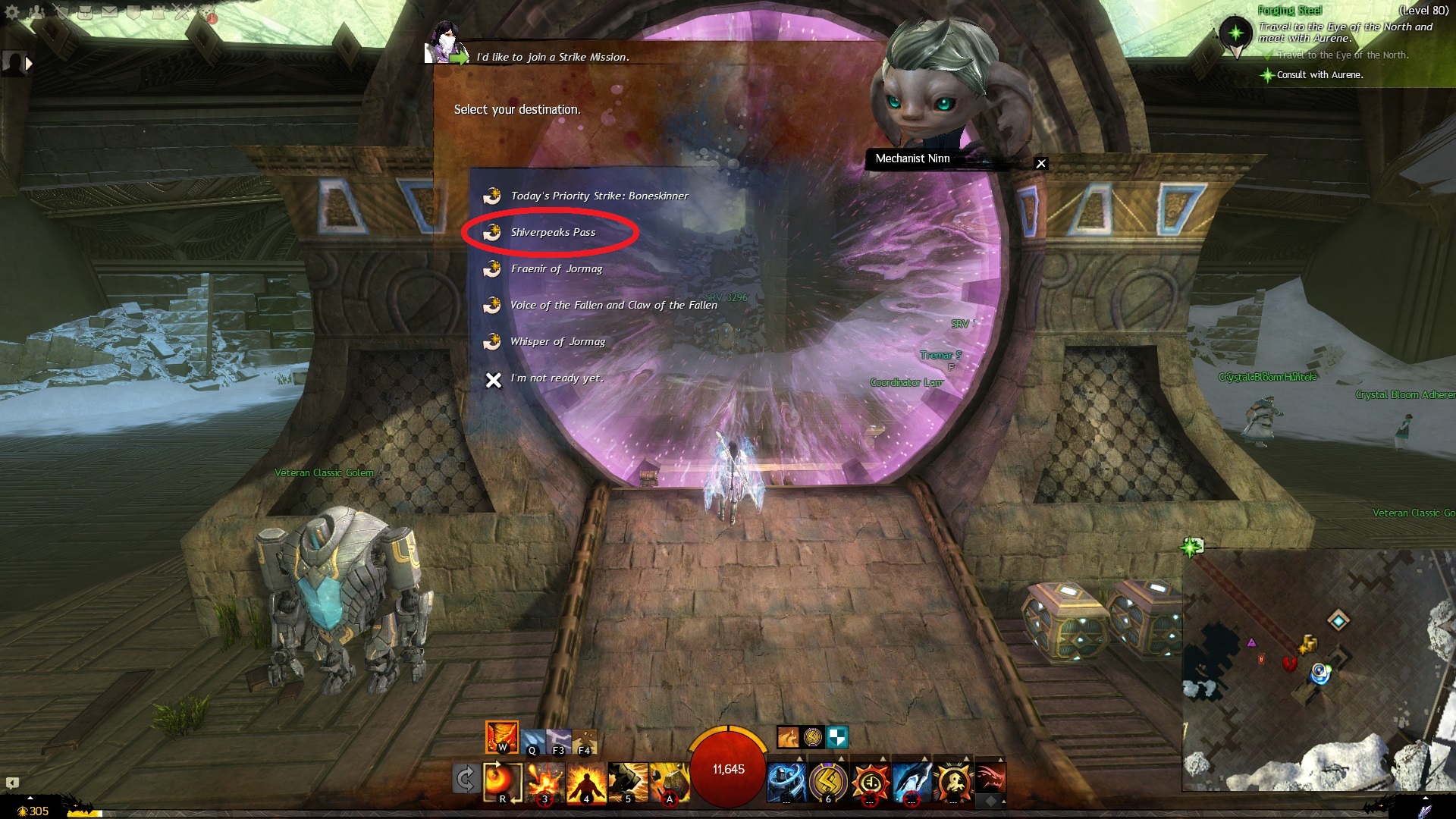Choose Shiverpeaks Pass as the destination
This screenshot has height=819, width=1456.
pos(552,232)
